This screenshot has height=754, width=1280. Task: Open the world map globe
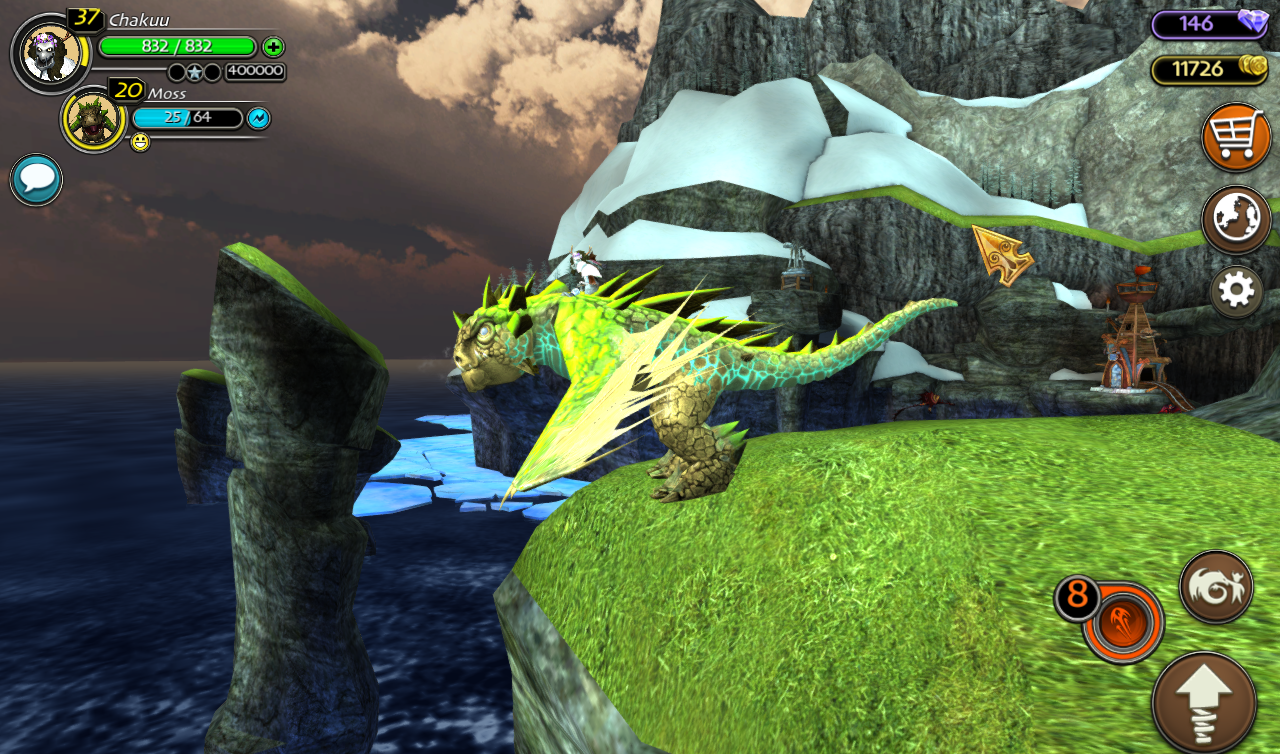pos(1236,219)
